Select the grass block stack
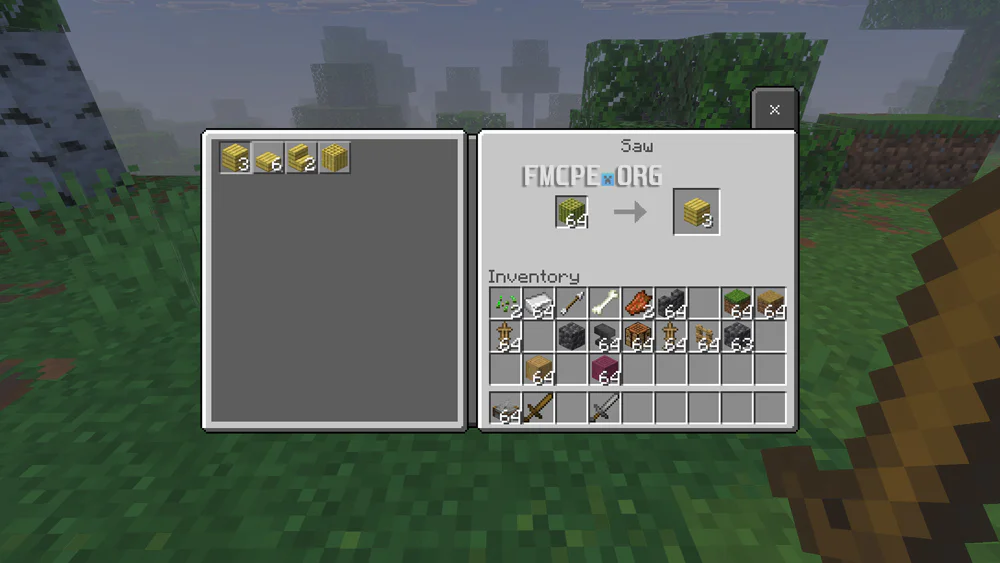1000x563 pixels. tap(737, 304)
